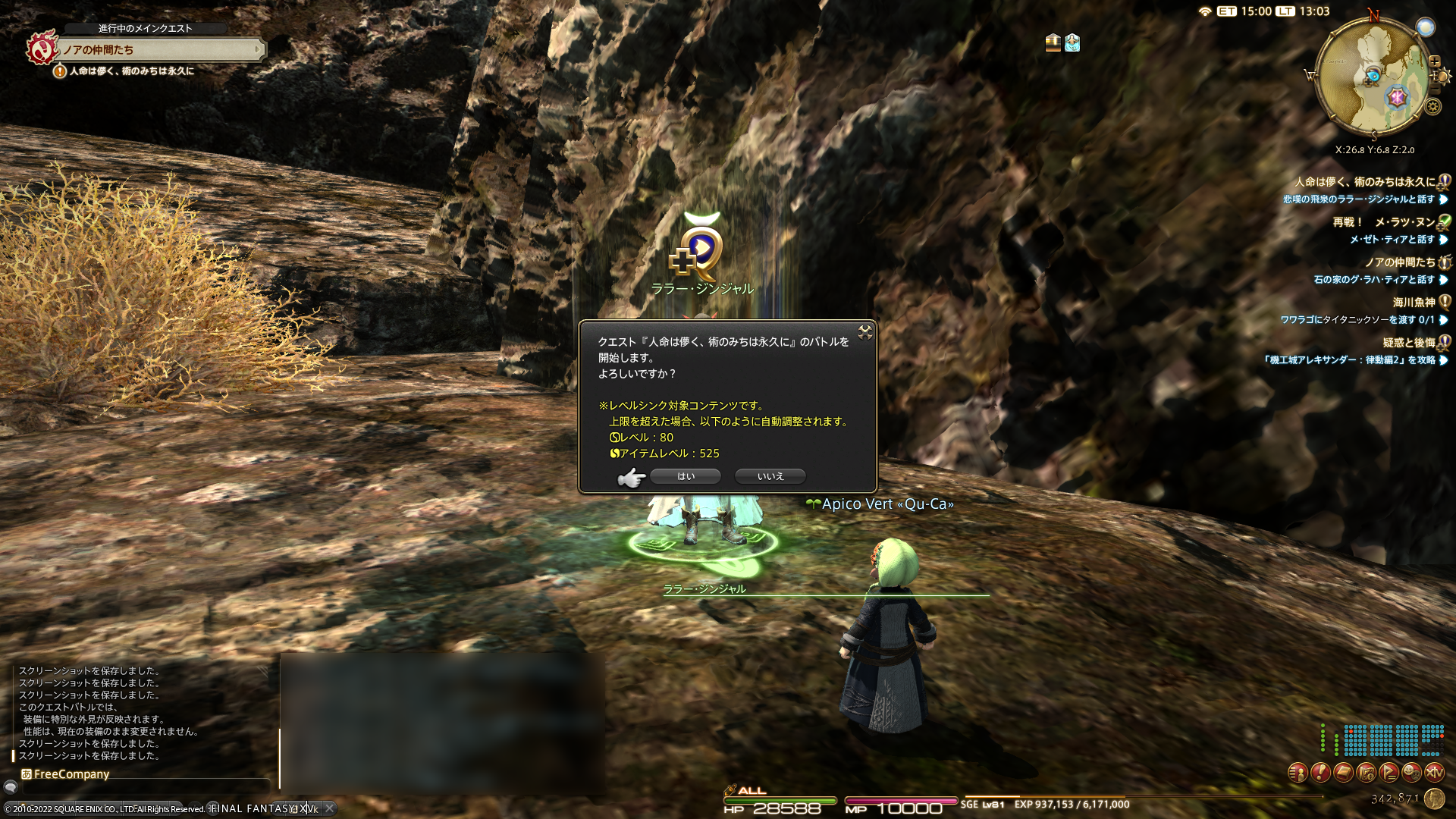The image size is (1456, 819).
Task: Click the circular minimap
Action: pos(1370,78)
